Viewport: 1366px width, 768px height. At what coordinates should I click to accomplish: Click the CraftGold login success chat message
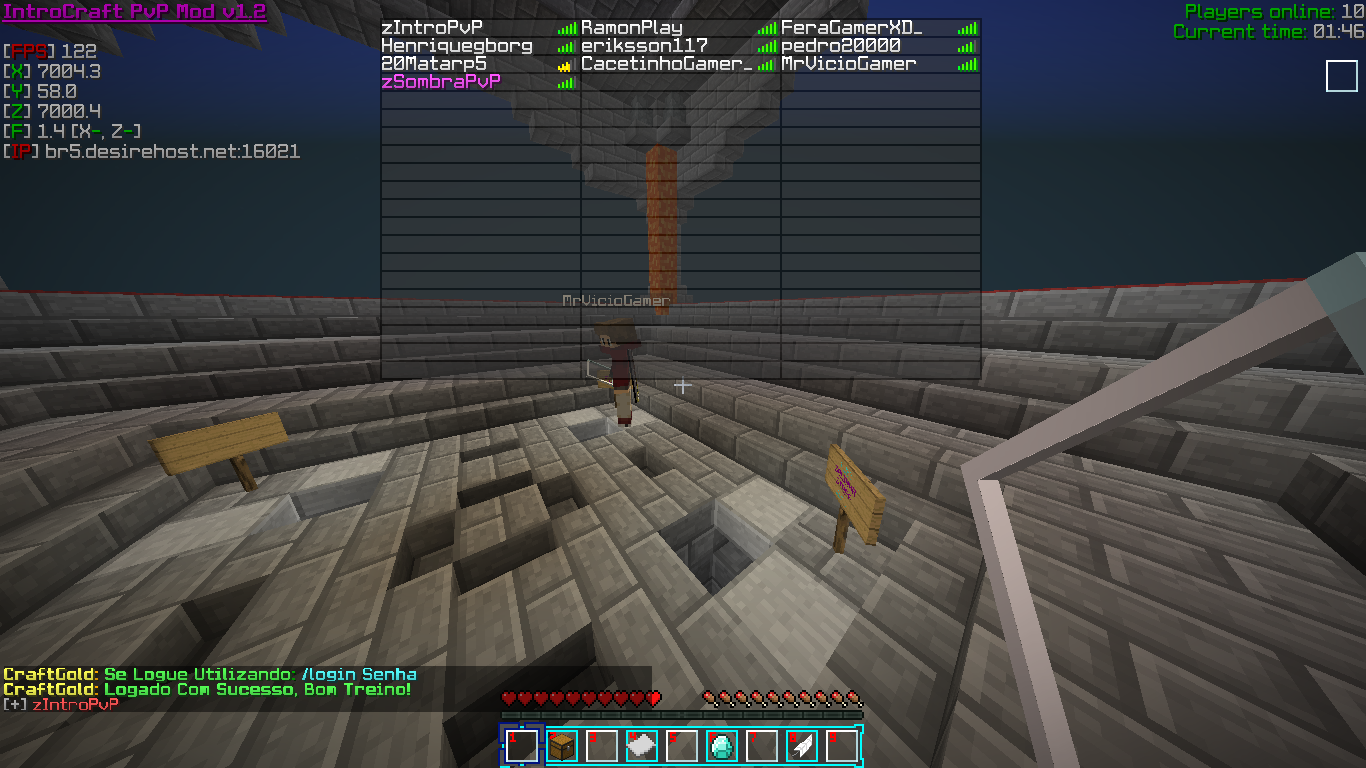(207, 690)
